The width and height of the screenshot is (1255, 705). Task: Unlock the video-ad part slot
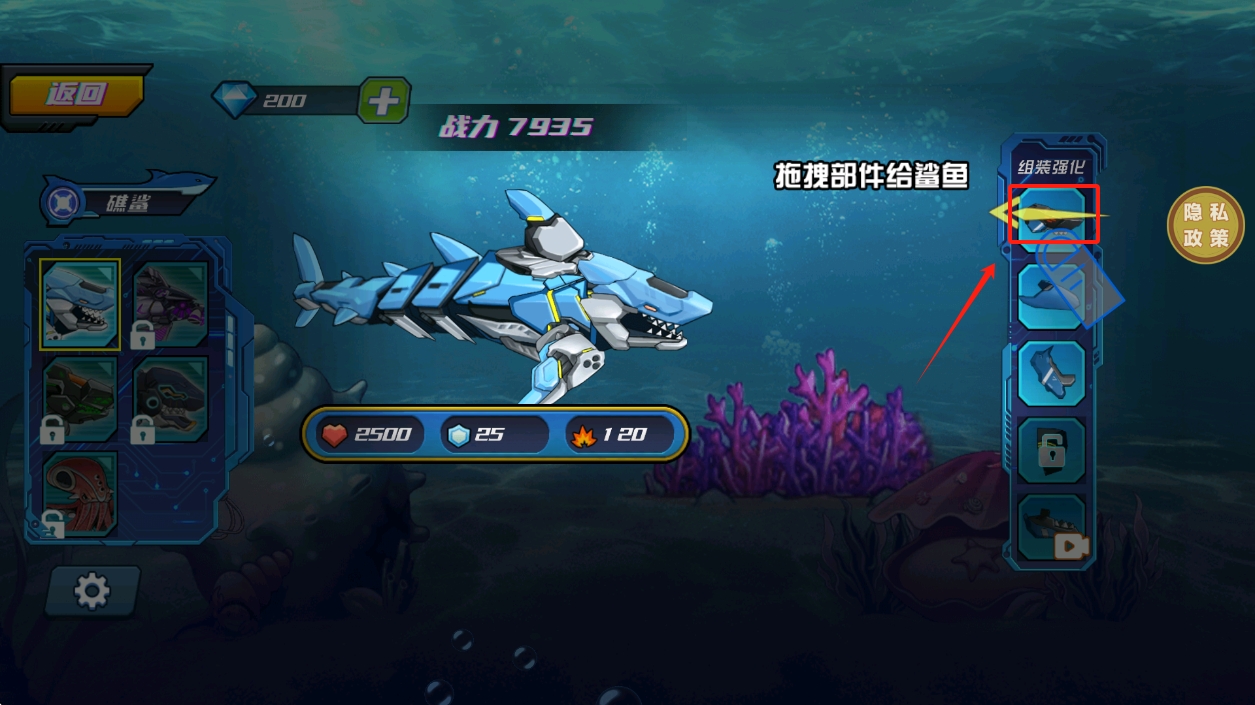click(x=1052, y=527)
